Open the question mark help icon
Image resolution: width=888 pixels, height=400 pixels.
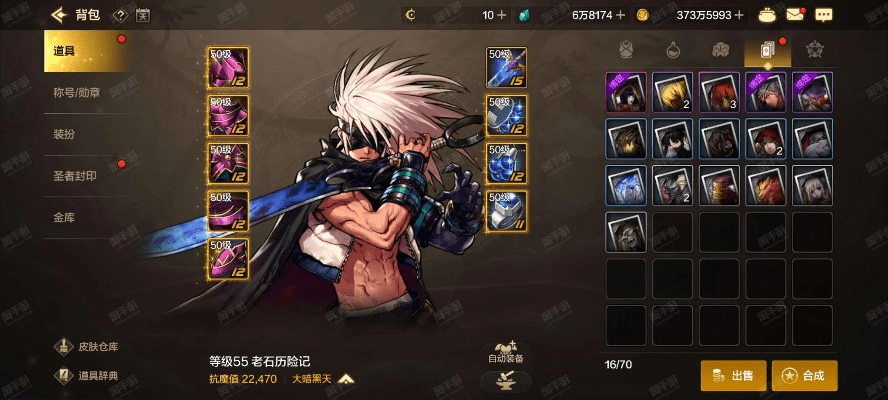point(120,15)
